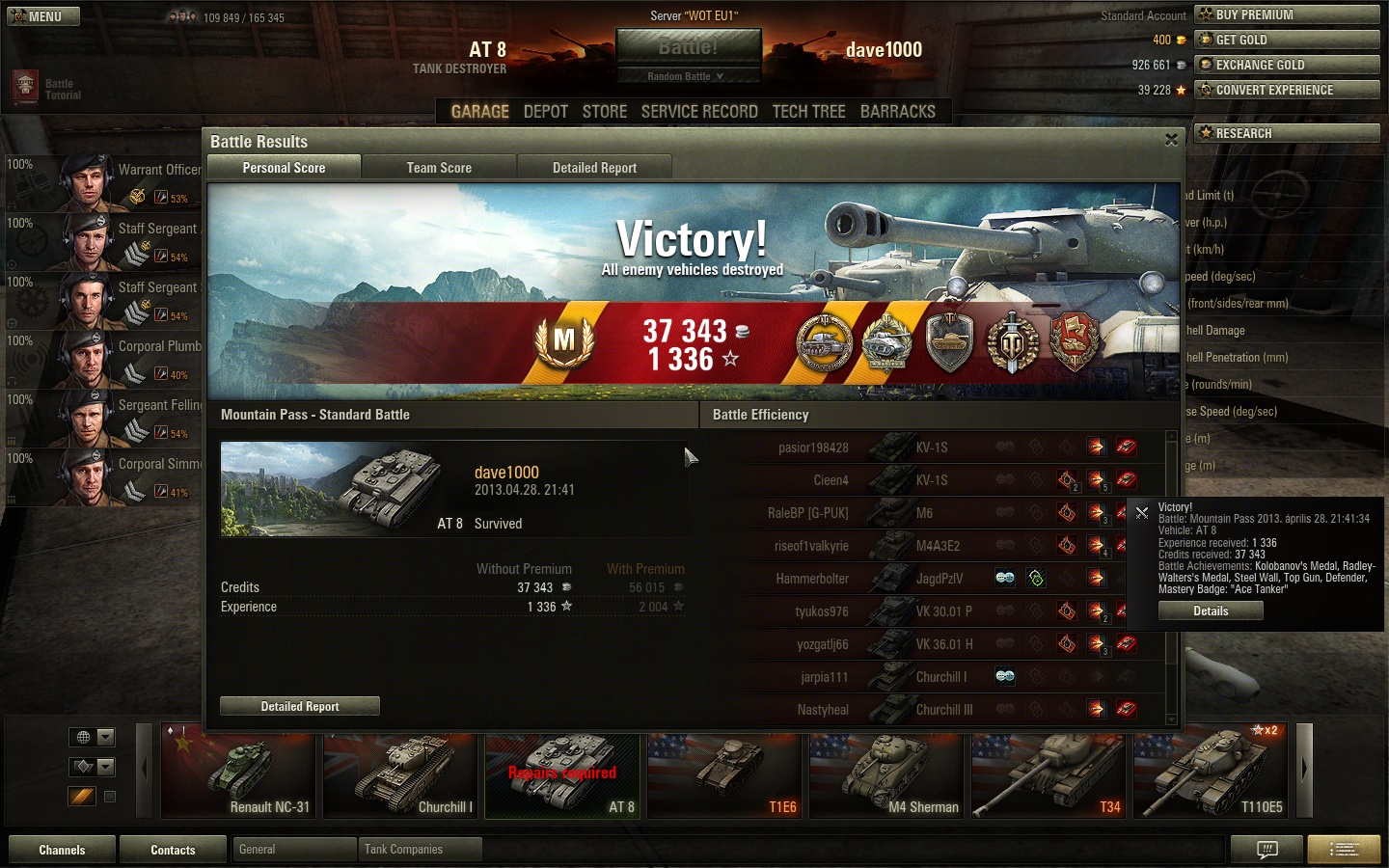
Task: Open the STORE section
Action: click(605, 112)
